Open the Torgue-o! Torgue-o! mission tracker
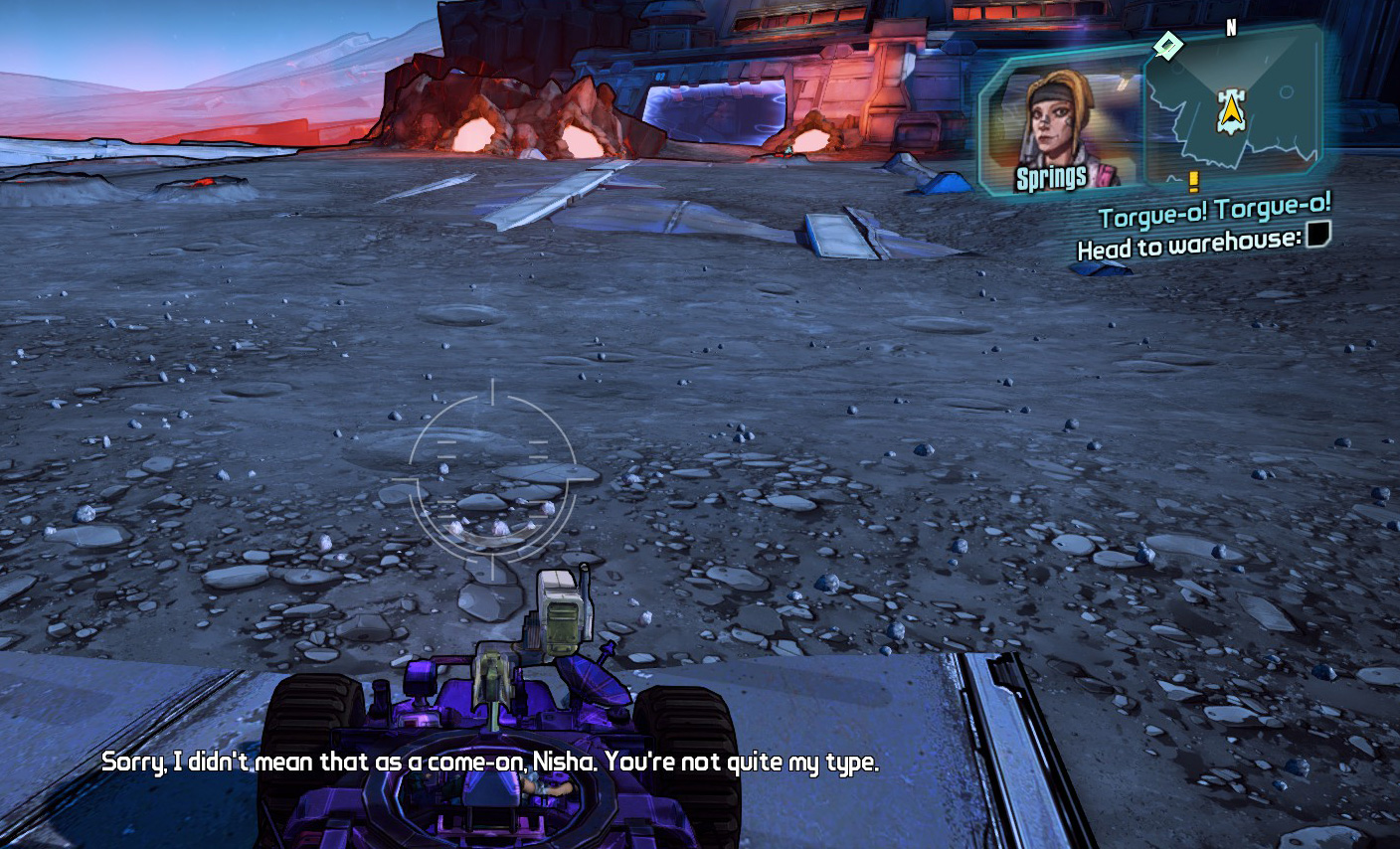Image resolution: width=1400 pixels, height=849 pixels. (1214, 212)
